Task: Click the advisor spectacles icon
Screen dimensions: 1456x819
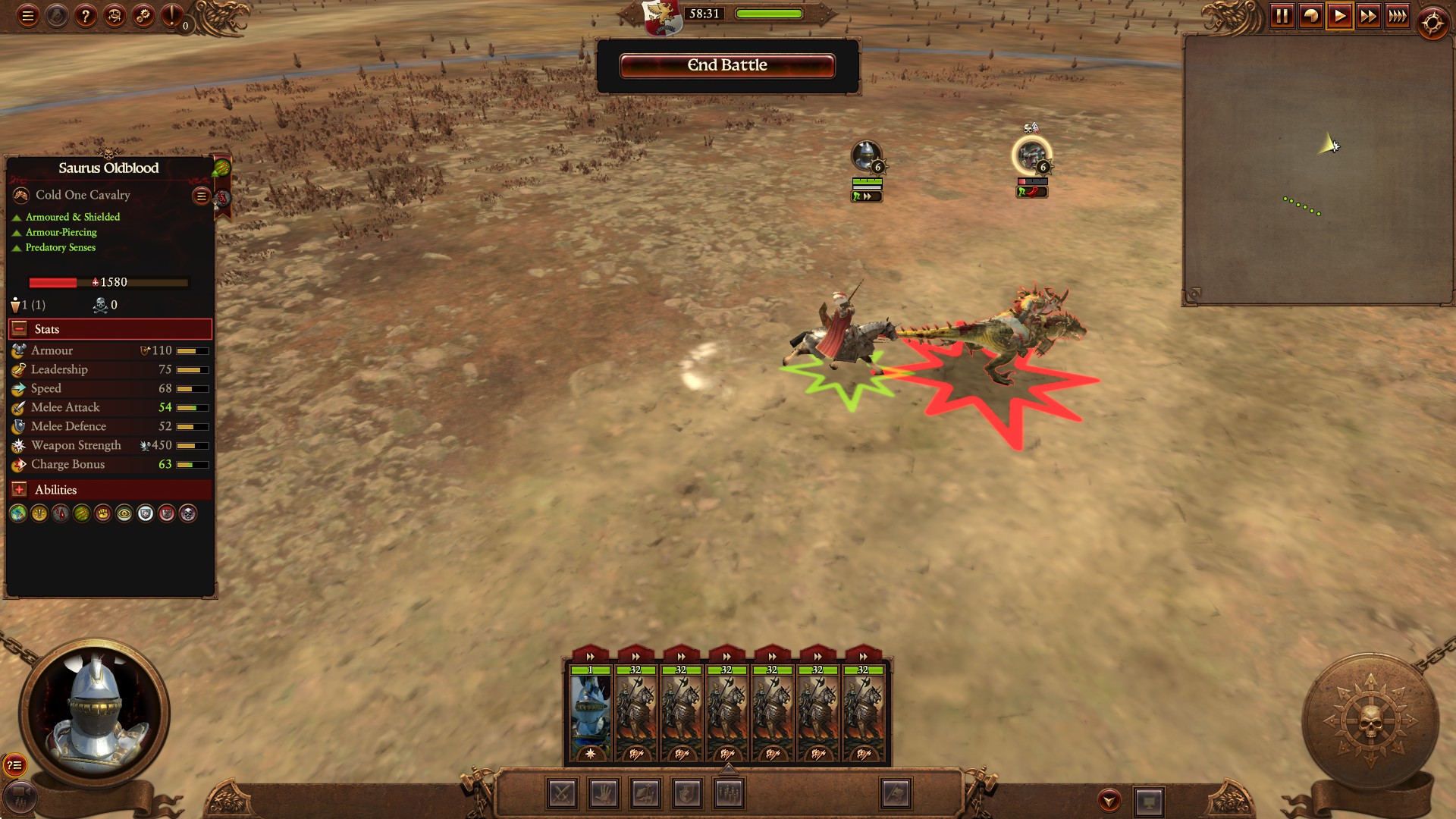Action: pyautogui.click(x=114, y=14)
